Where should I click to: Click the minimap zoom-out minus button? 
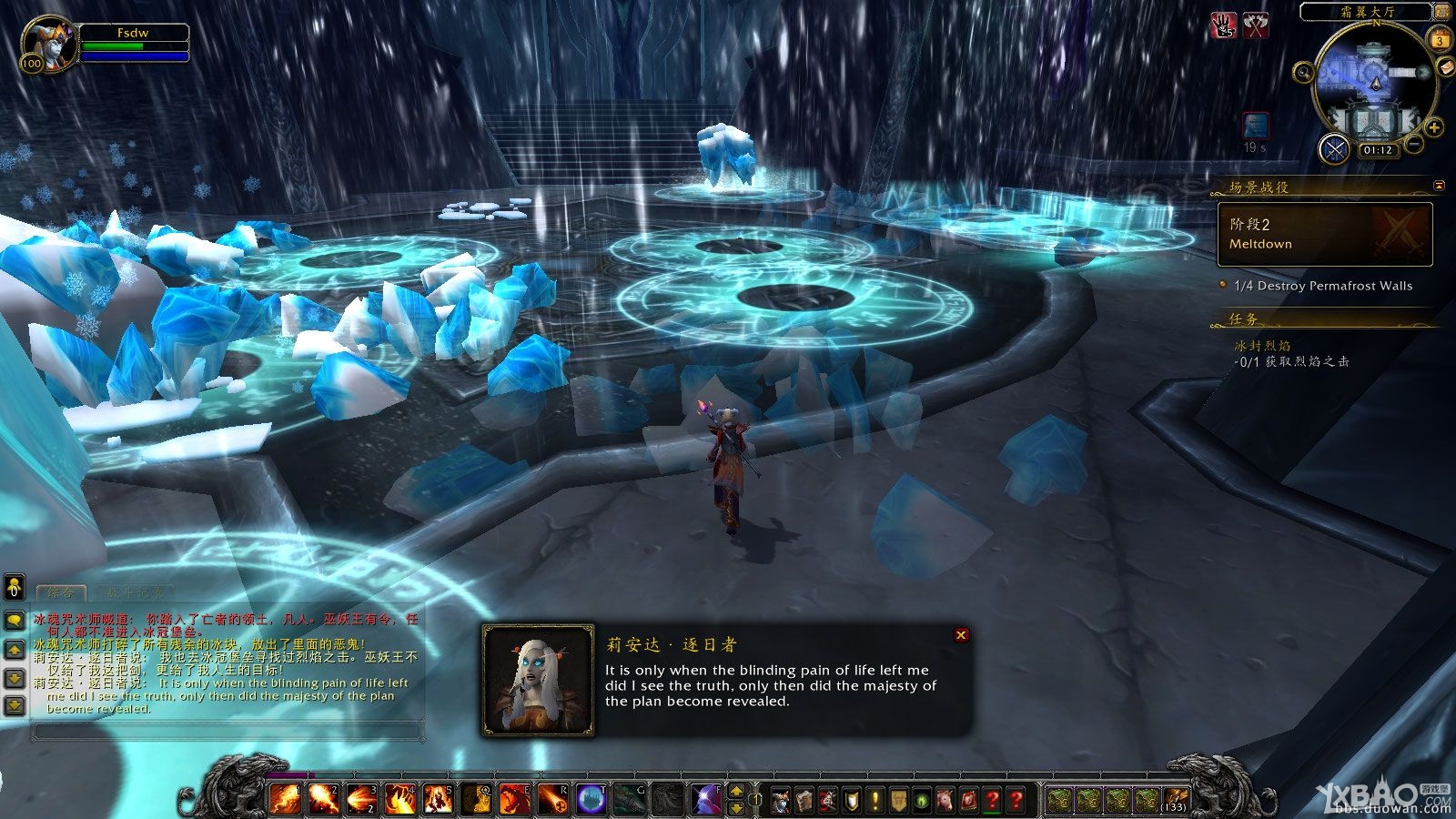[x=1414, y=144]
